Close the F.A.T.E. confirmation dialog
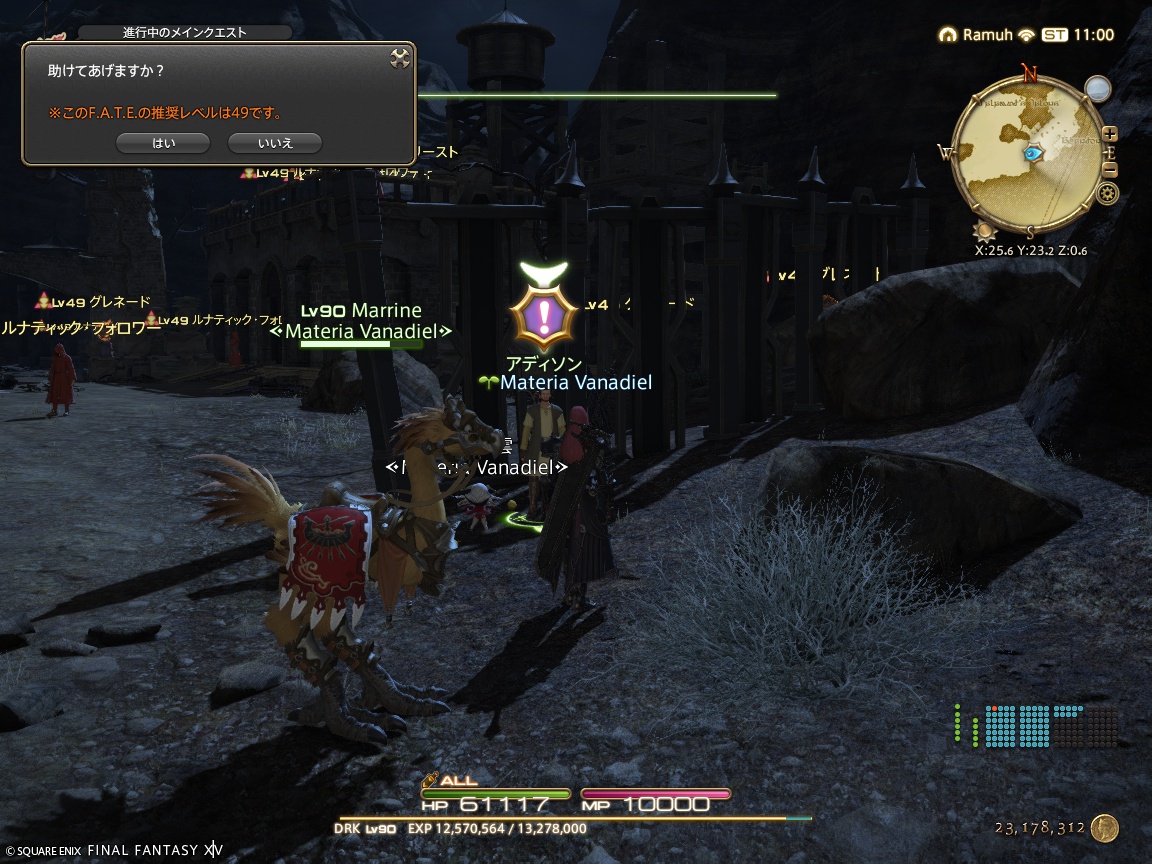Viewport: 1152px width, 864px height. (399, 58)
